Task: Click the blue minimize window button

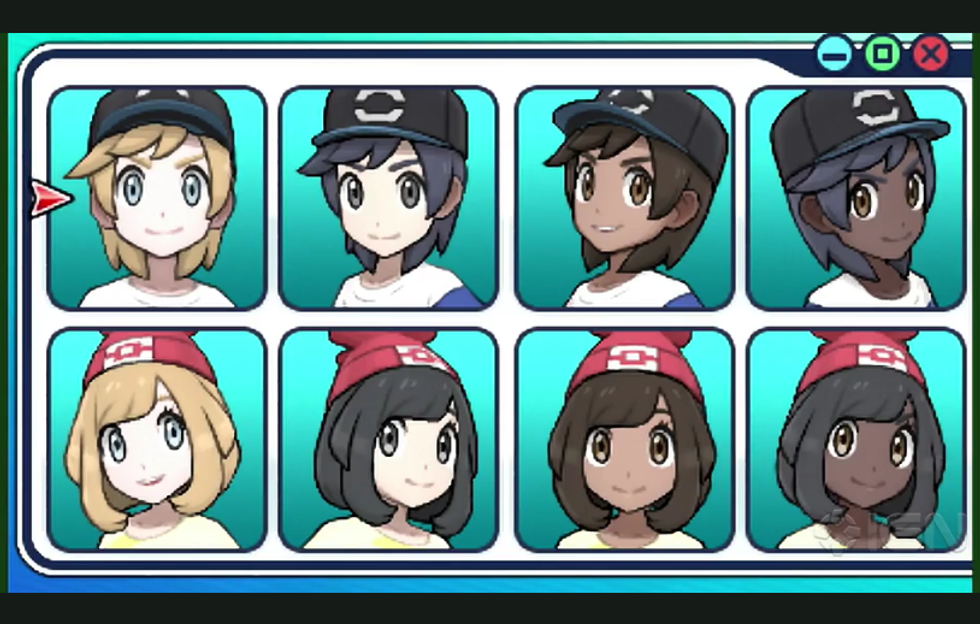Action: 834,52
